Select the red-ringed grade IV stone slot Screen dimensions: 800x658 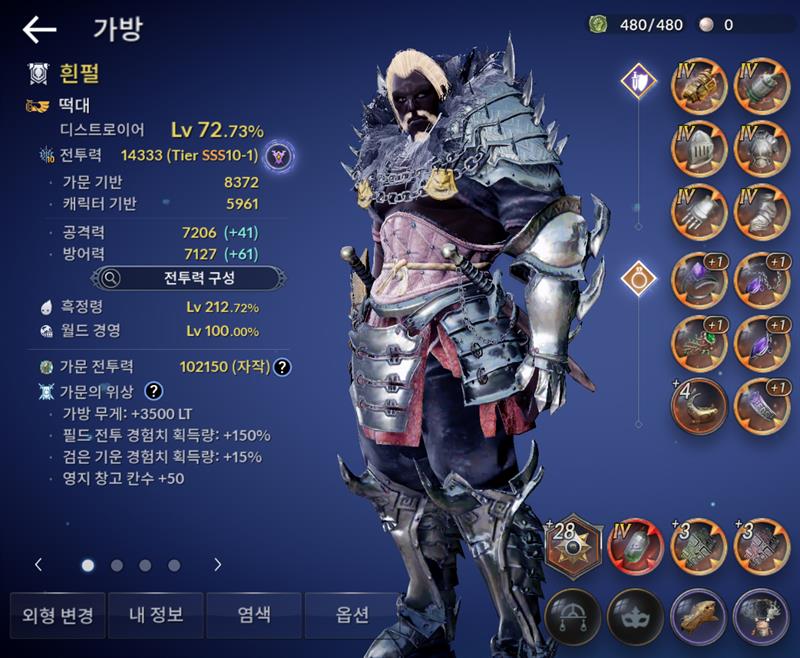pyautogui.click(x=637, y=546)
